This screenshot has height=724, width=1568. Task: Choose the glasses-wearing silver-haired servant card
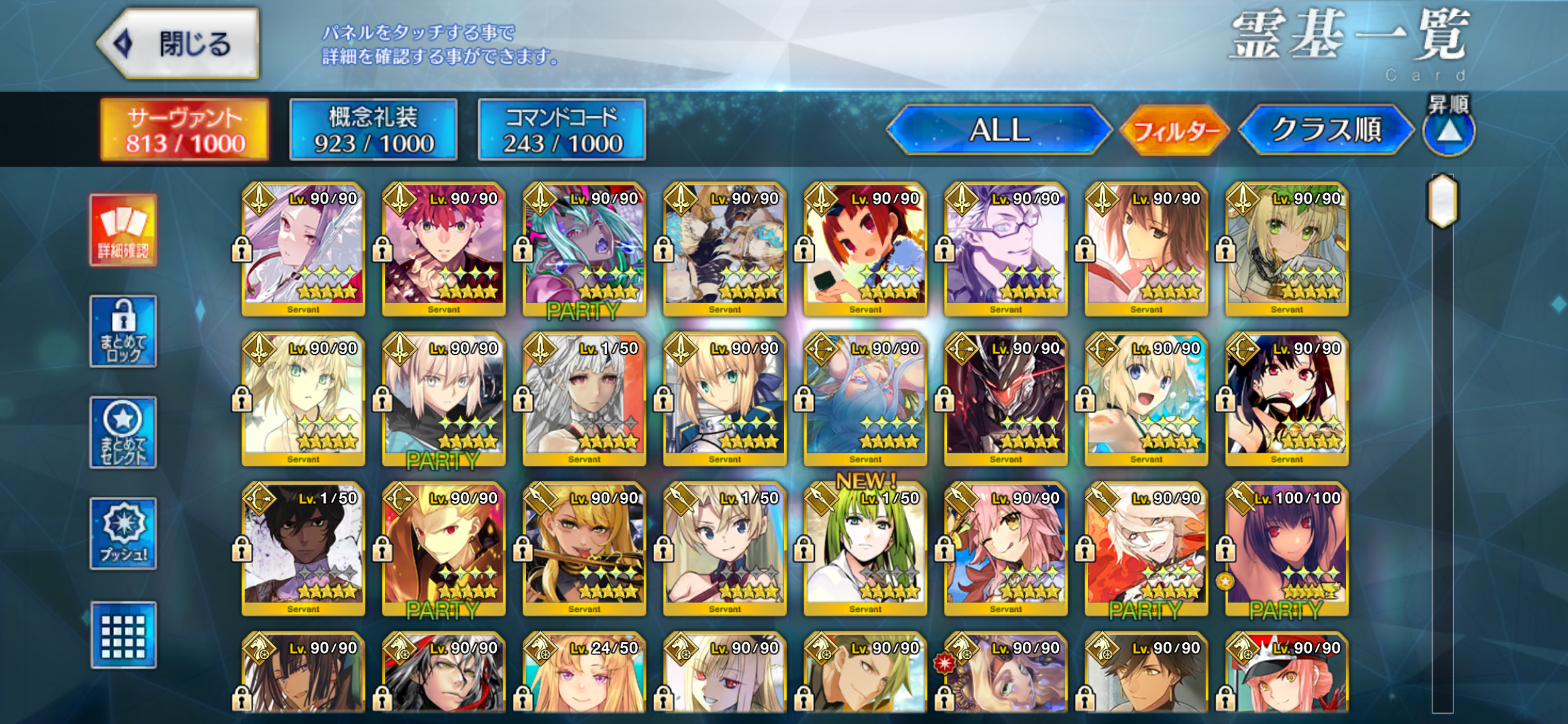(x=1005, y=249)
